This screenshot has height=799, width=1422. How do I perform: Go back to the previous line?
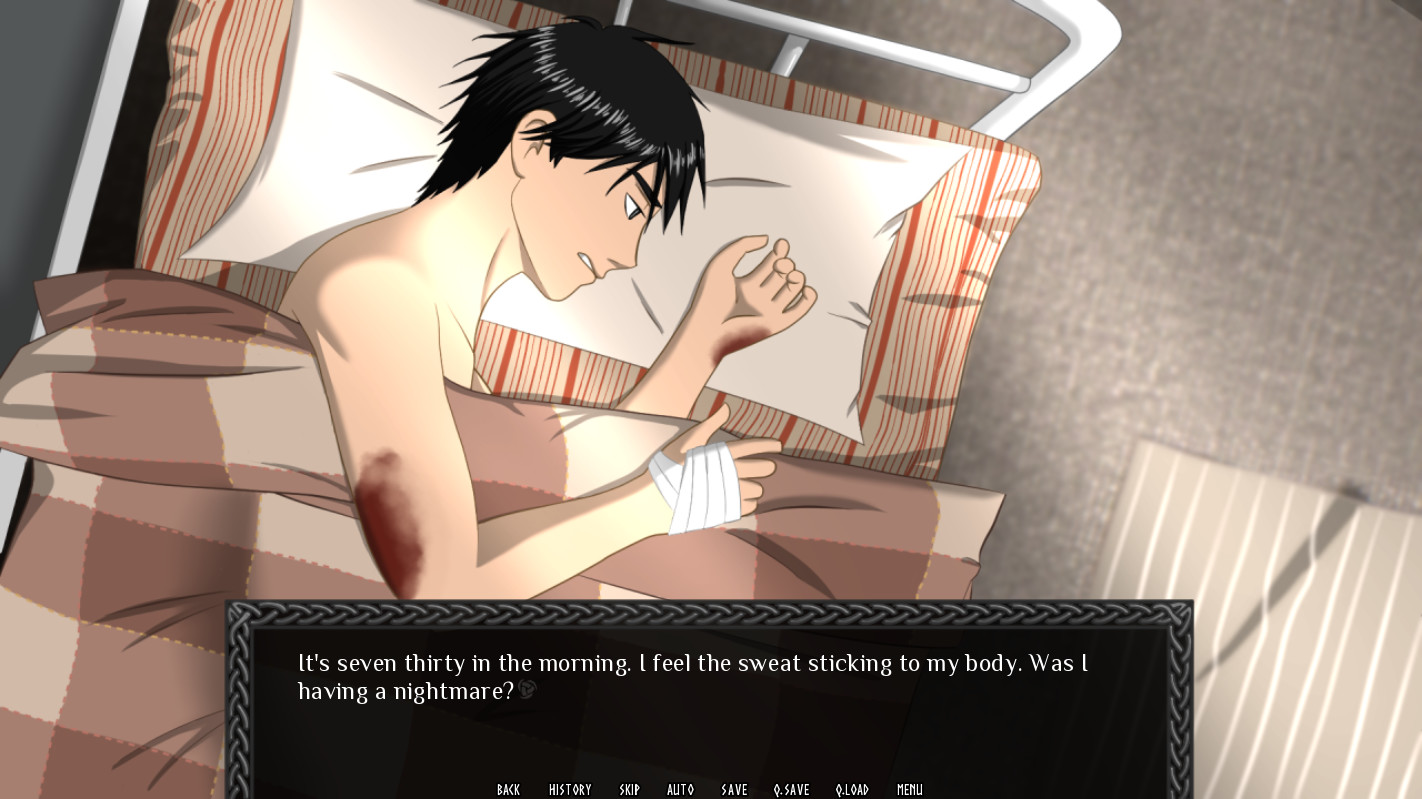(508, 790)
